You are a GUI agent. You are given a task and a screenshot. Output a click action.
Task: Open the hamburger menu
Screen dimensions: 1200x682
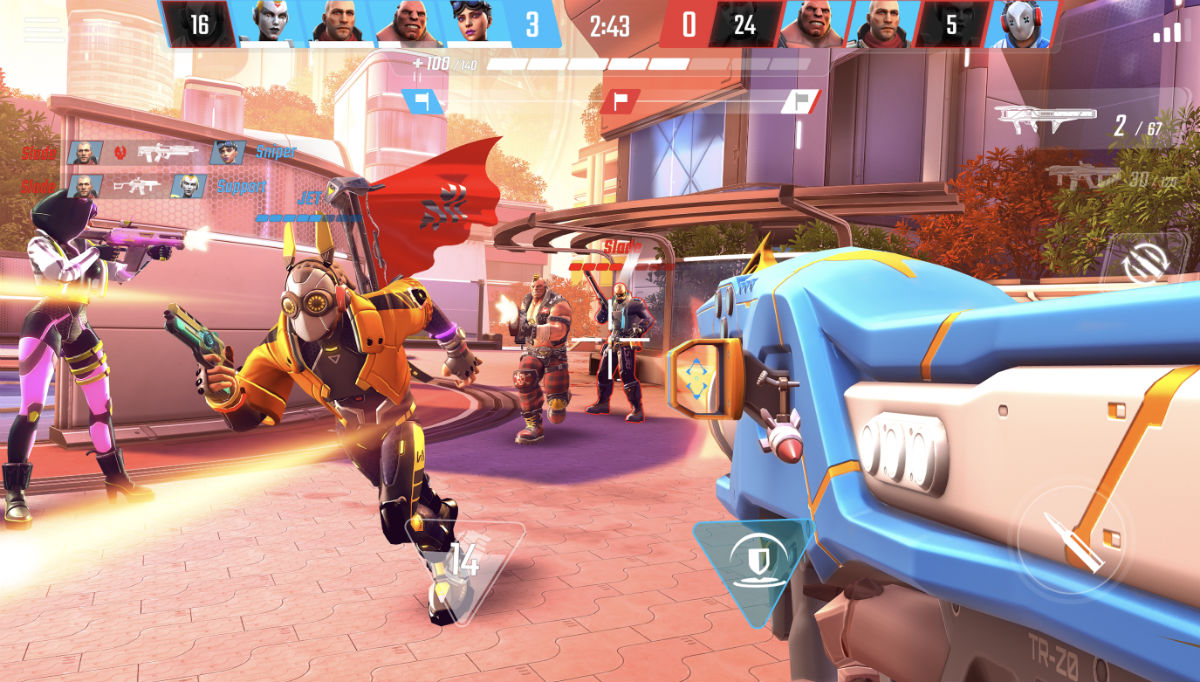tap(43, 30)
